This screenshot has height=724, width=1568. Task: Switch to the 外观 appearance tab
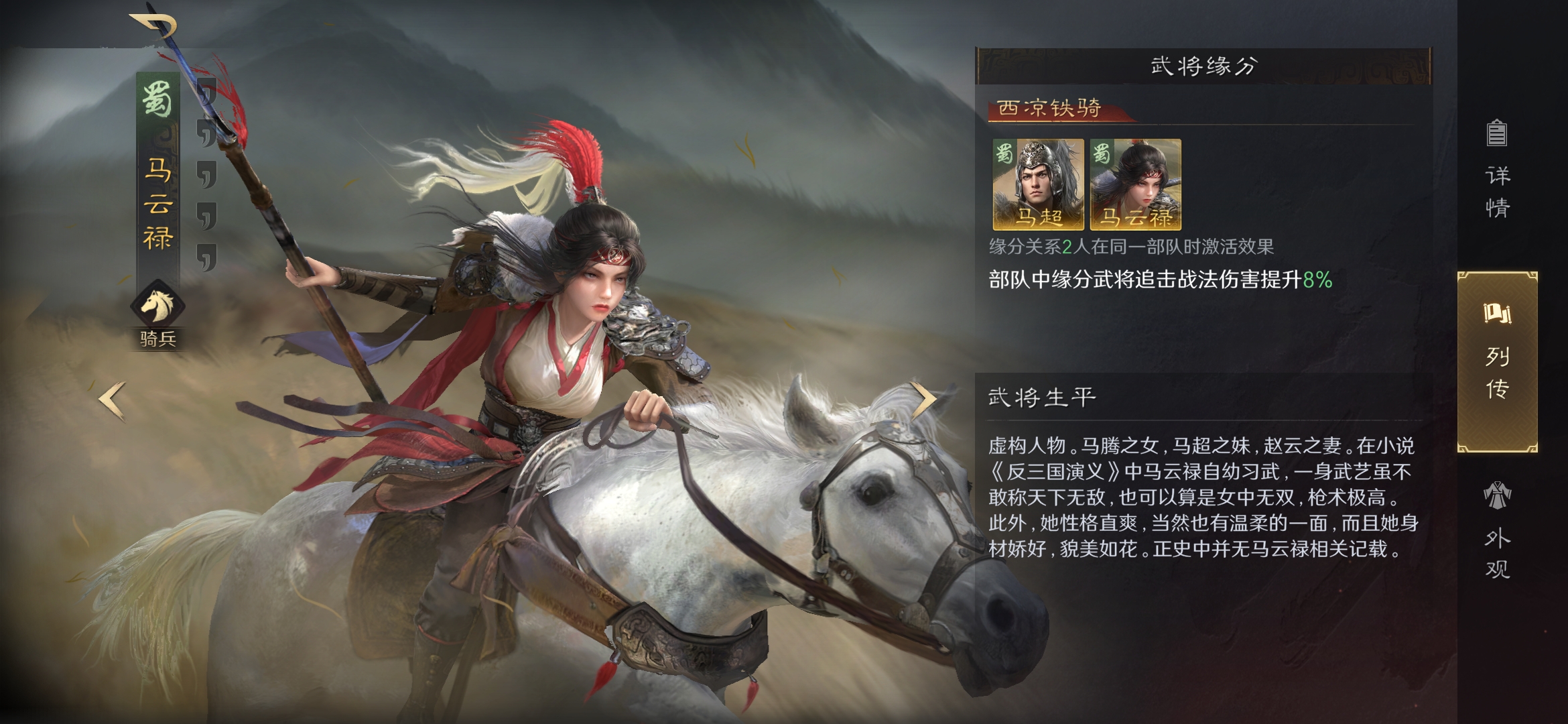[x=1497, y=530]
